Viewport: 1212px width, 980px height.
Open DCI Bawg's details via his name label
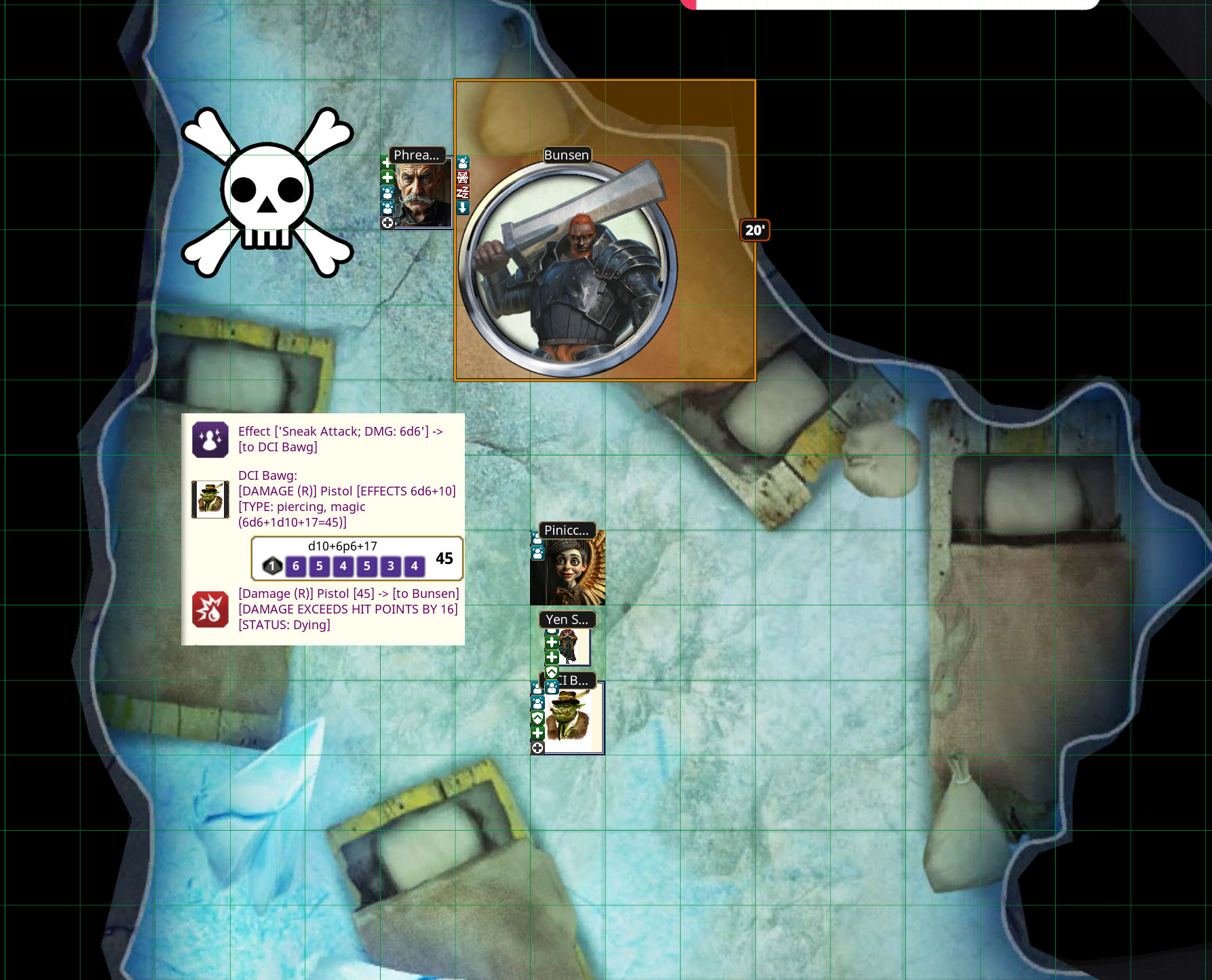[x=570, y=679]
